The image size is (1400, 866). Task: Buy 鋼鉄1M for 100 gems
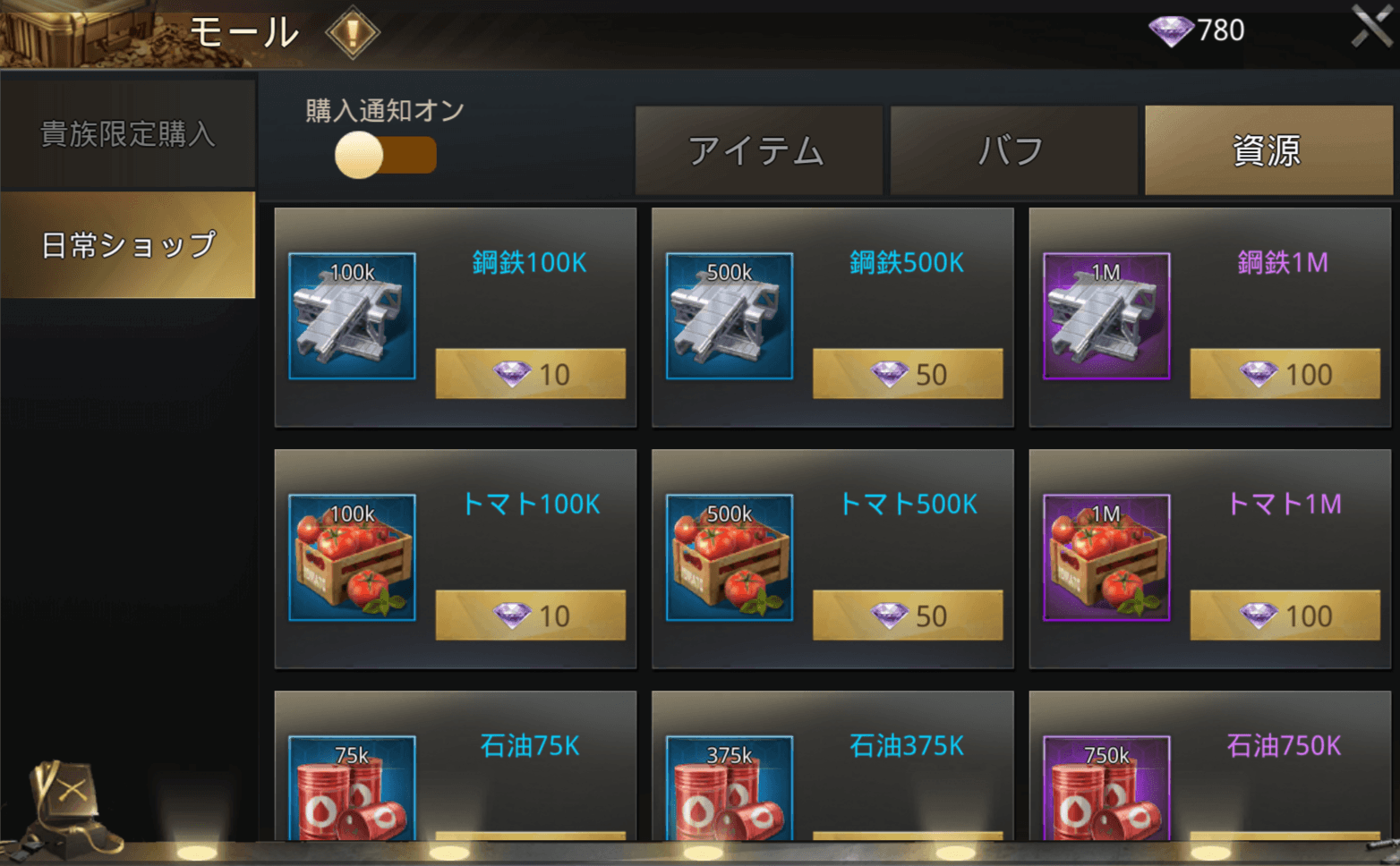click(1285, 374)
